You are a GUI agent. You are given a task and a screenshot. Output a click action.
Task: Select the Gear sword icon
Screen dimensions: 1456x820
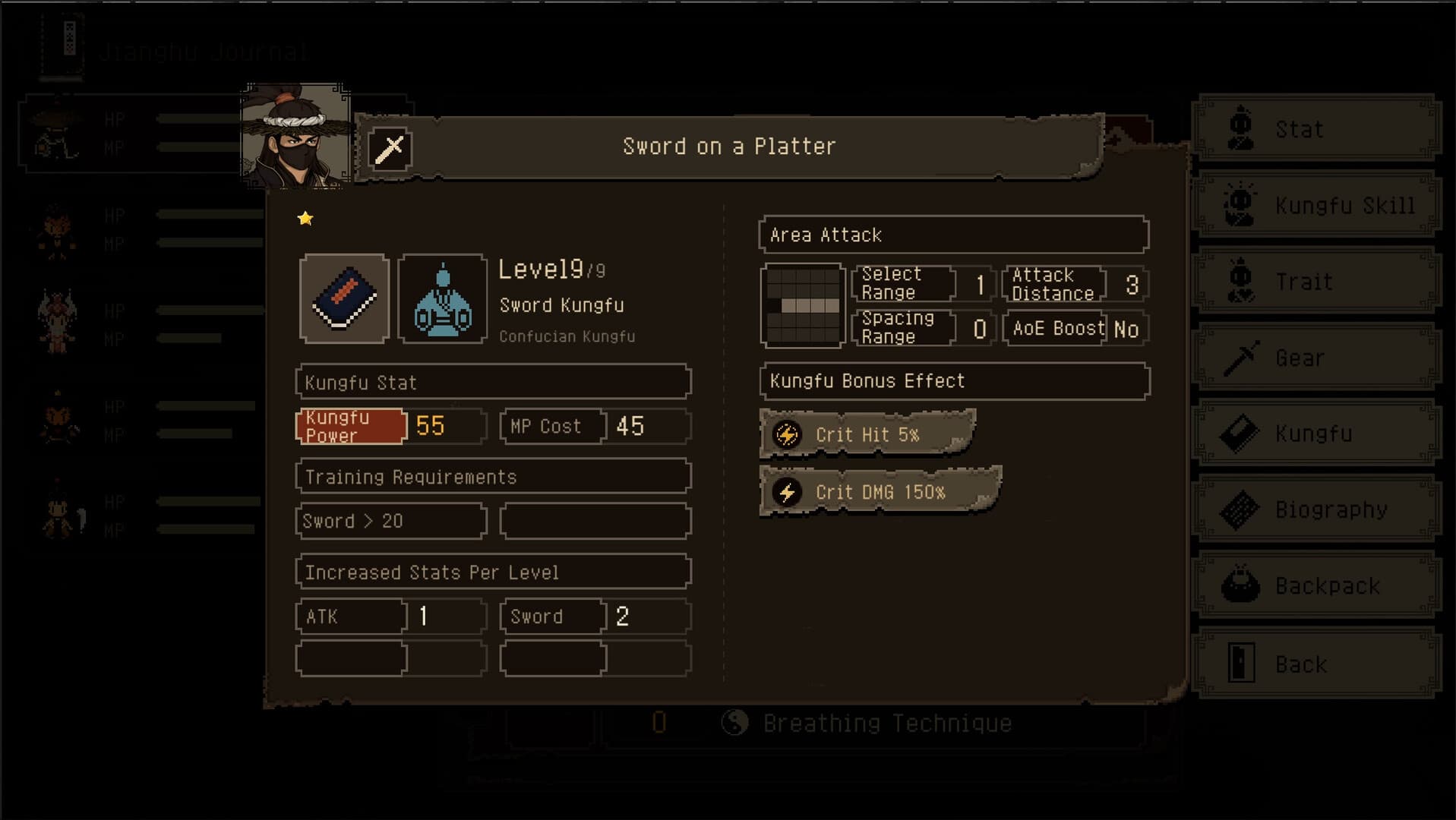pos(1240,357)
